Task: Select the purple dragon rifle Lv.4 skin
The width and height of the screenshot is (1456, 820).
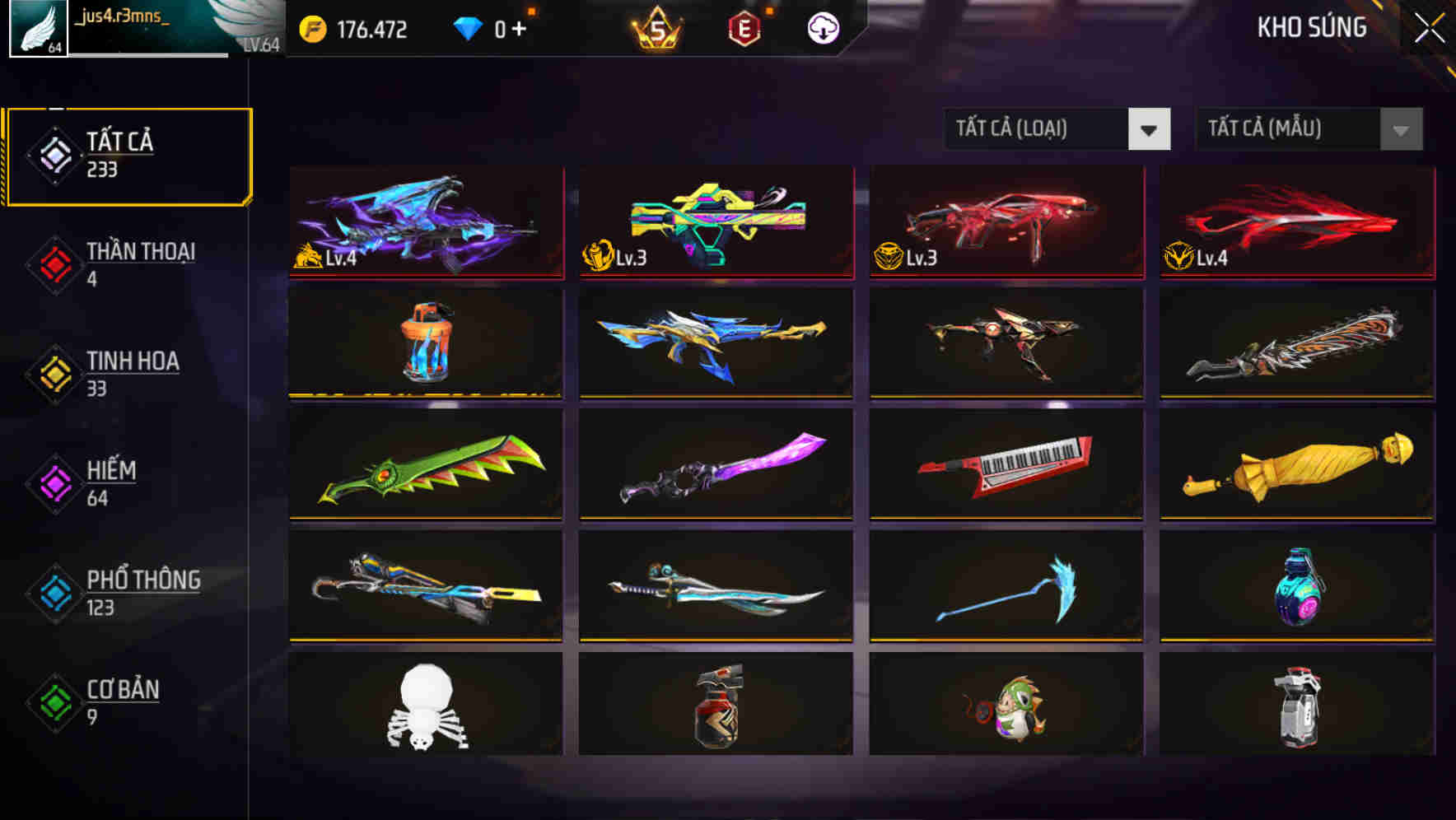Action: coord(425,222)
